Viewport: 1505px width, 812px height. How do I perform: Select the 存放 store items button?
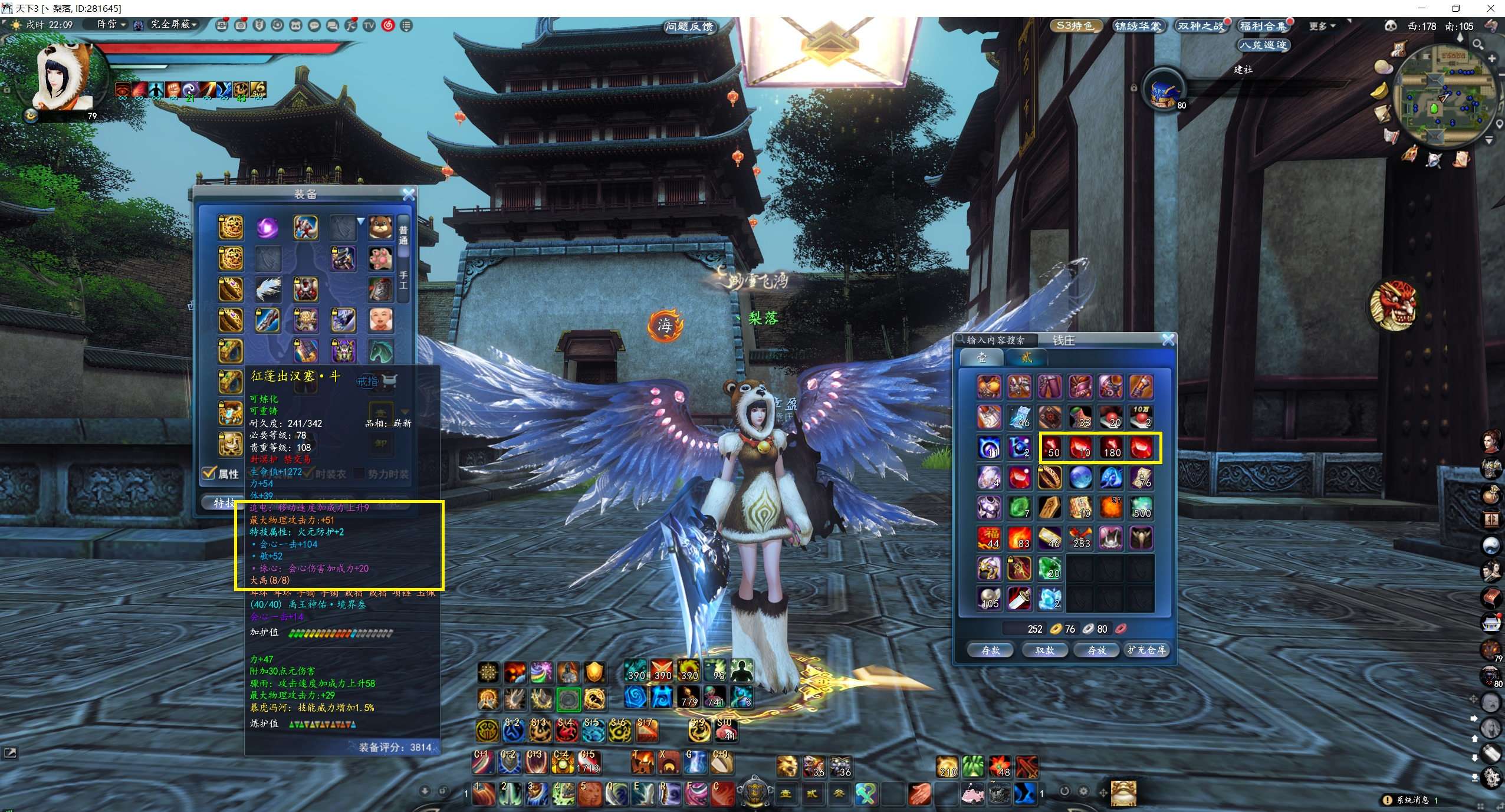point(1096,650)
